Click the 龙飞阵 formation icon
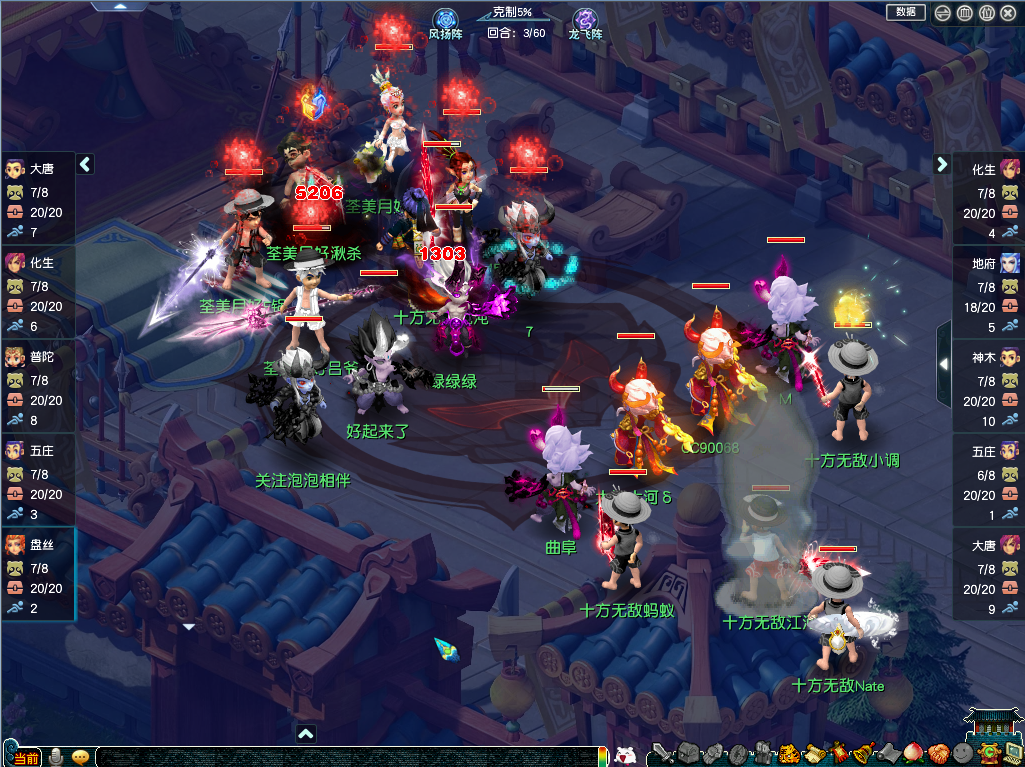This screenshot has height=767, width=1025. [585, 20]
